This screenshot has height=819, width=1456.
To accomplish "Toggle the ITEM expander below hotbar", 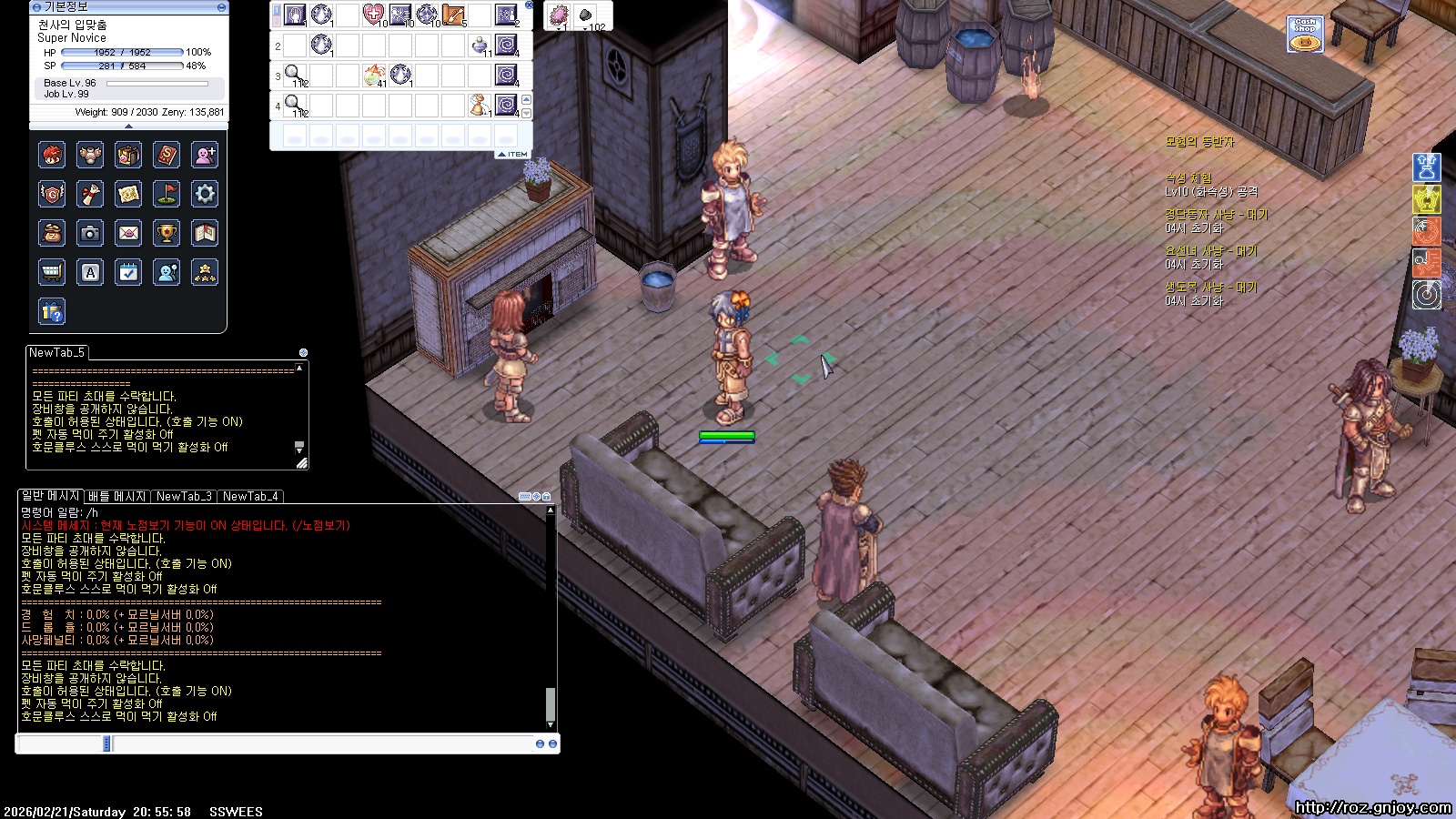I will click(x=513, y=155).
